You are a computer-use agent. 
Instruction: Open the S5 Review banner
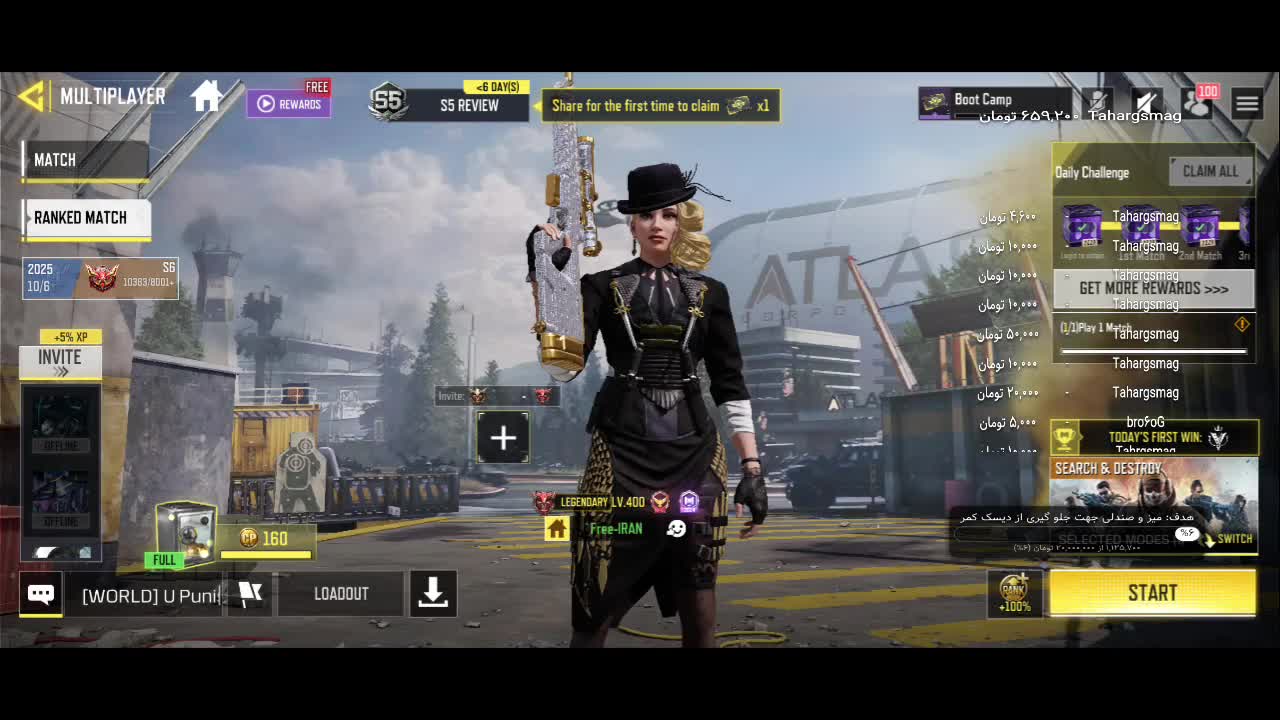click(450, 103)
